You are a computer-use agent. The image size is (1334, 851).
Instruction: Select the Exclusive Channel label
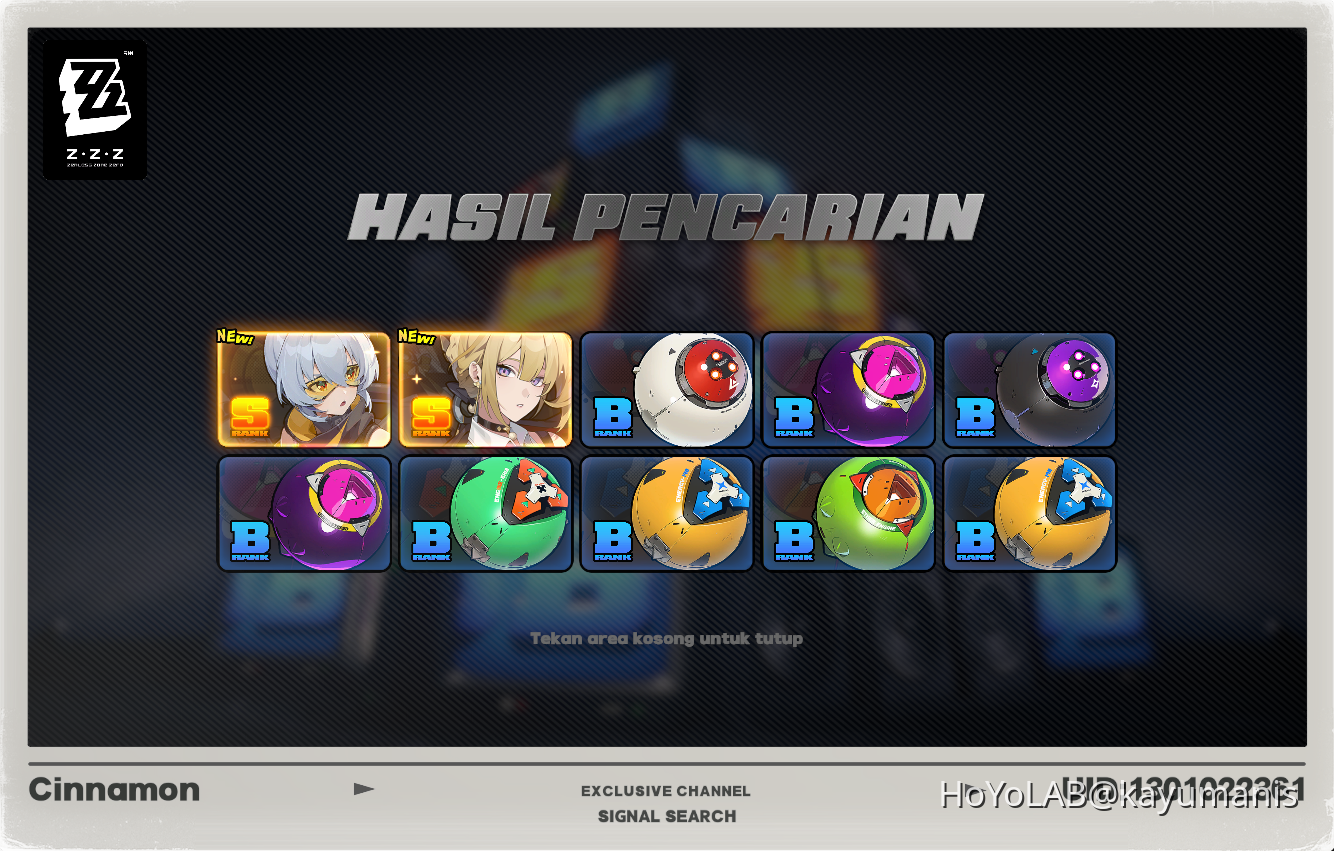666,790
